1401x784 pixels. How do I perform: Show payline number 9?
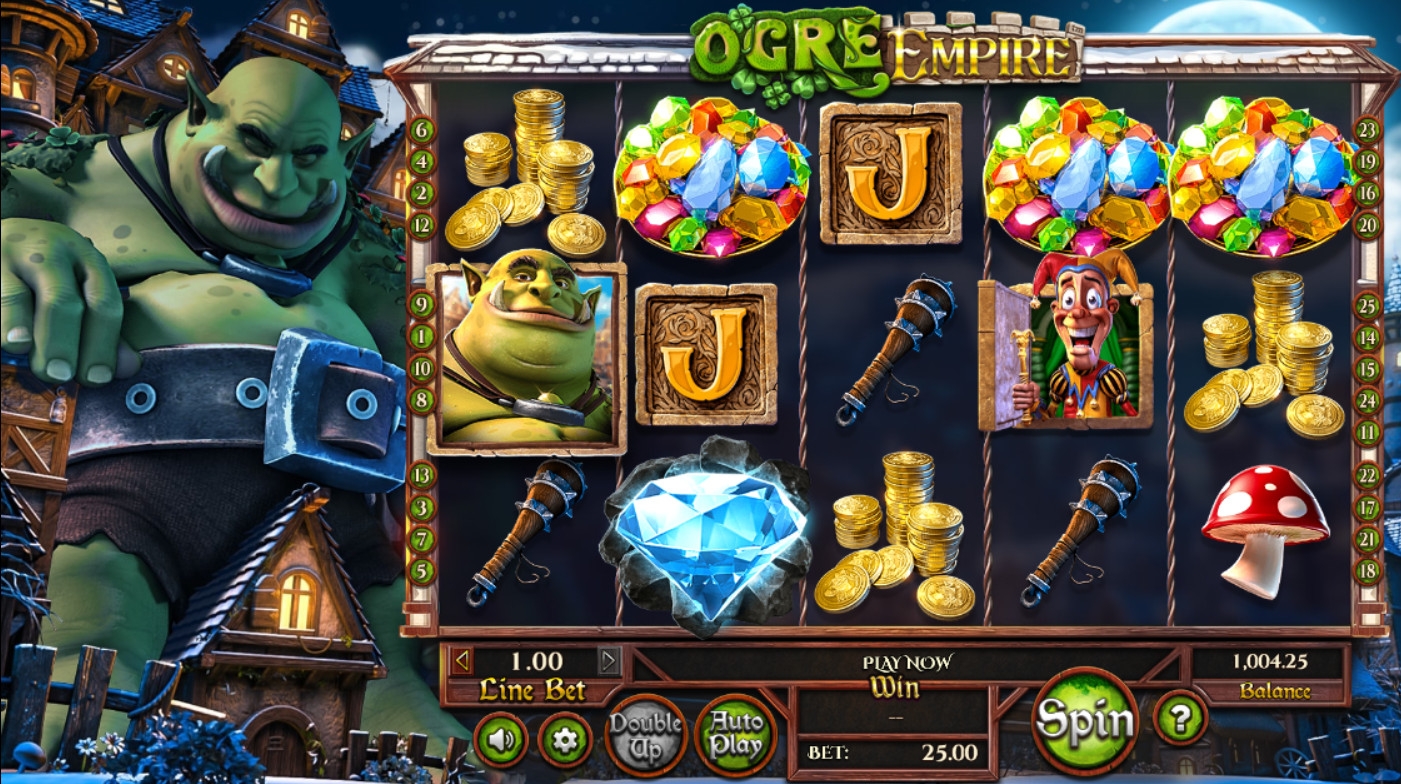[422, 305]
